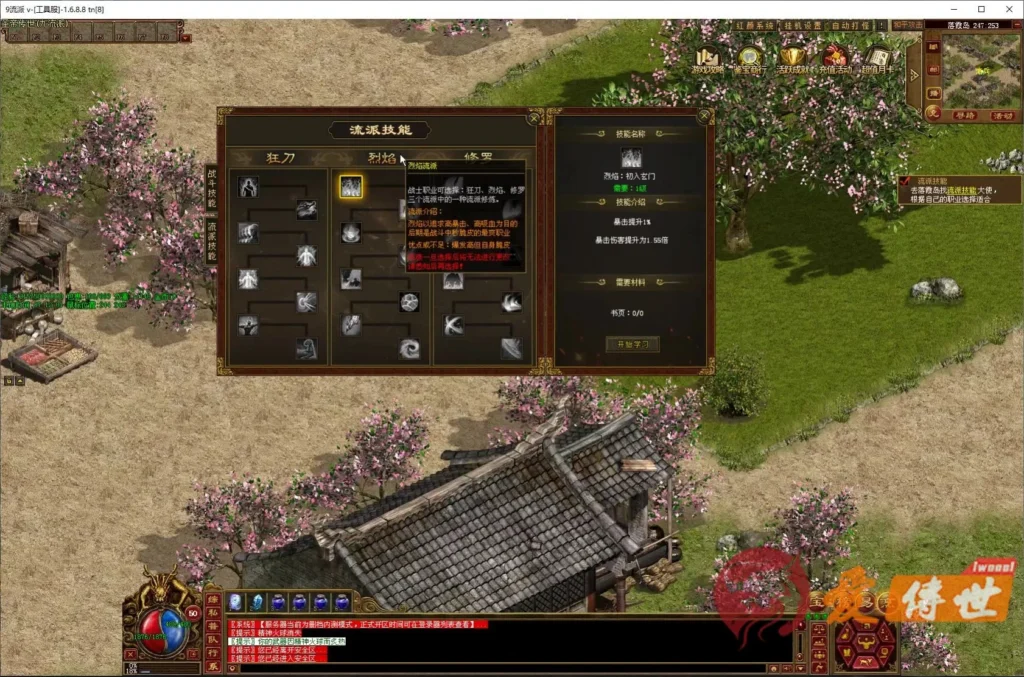Image resolution: width=1024 pixels, height=677 pixels.
Task: Open the 充值活动 recharge event icon
Action: (x=834, y=60)
